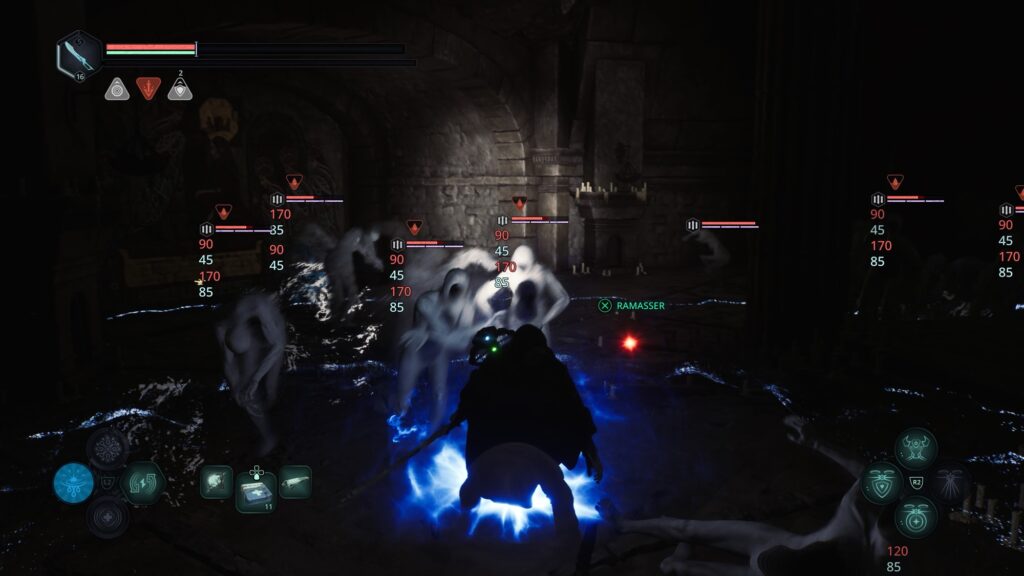Select the hexagonal blade weapon icon

78,54
